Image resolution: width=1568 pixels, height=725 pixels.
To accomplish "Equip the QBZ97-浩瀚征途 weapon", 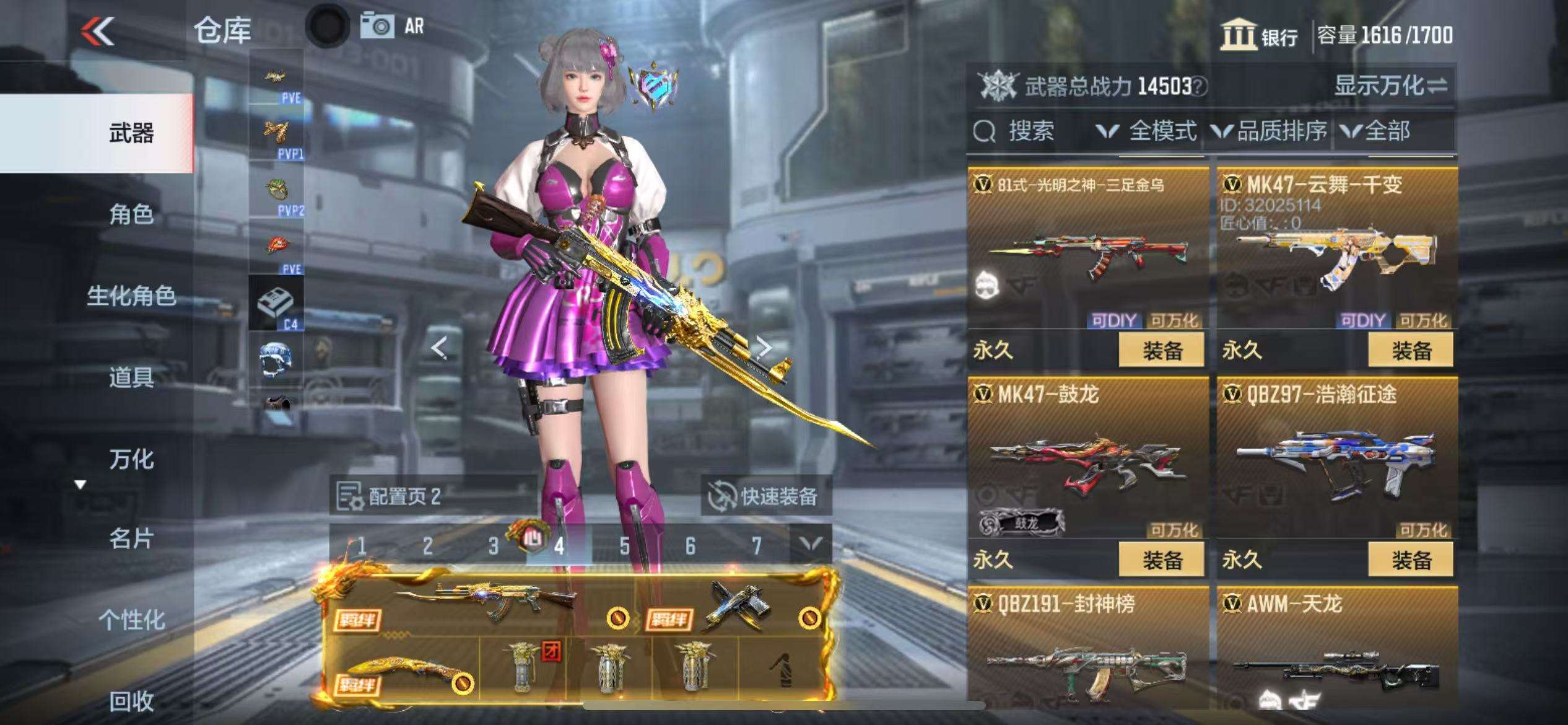I will click(1410, 560).
